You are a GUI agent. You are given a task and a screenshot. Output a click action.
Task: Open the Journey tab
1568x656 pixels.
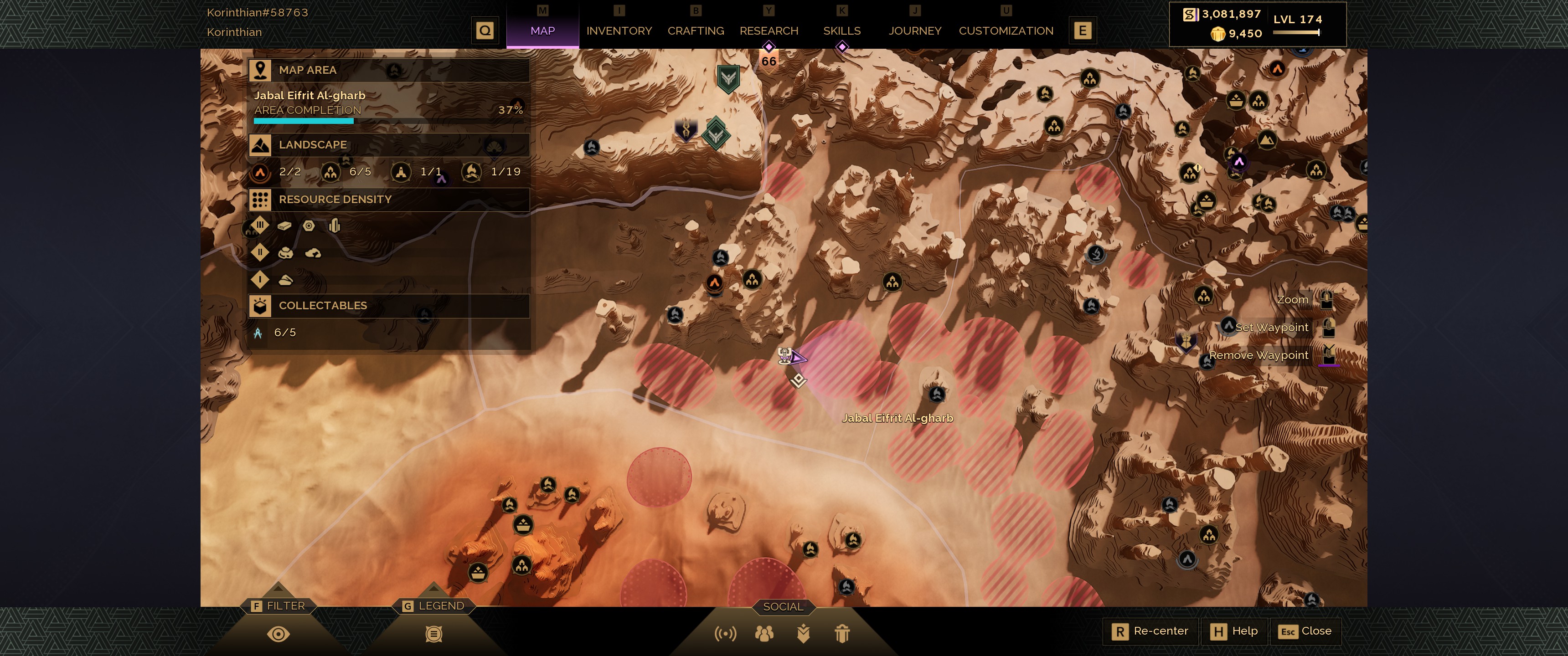pos(914,31)
